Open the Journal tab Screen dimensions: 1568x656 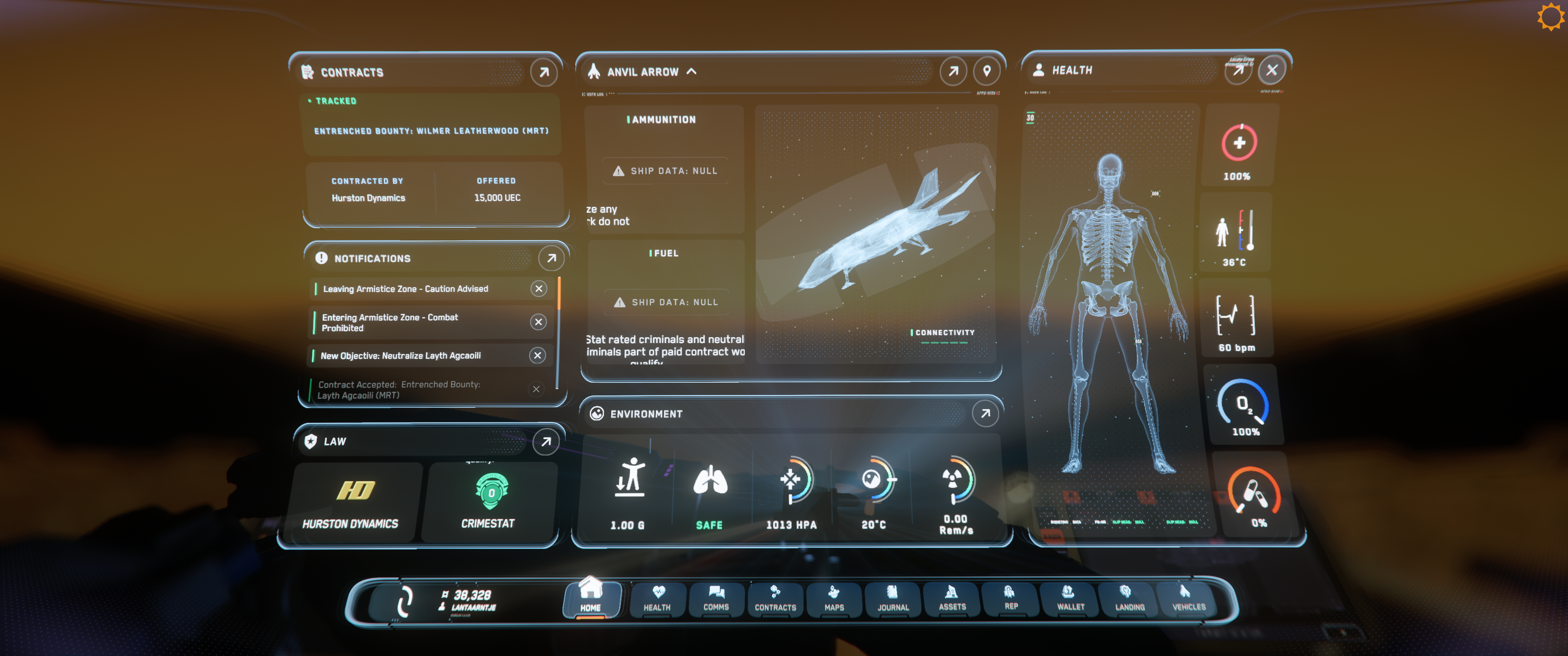click(x=893, y=599)
